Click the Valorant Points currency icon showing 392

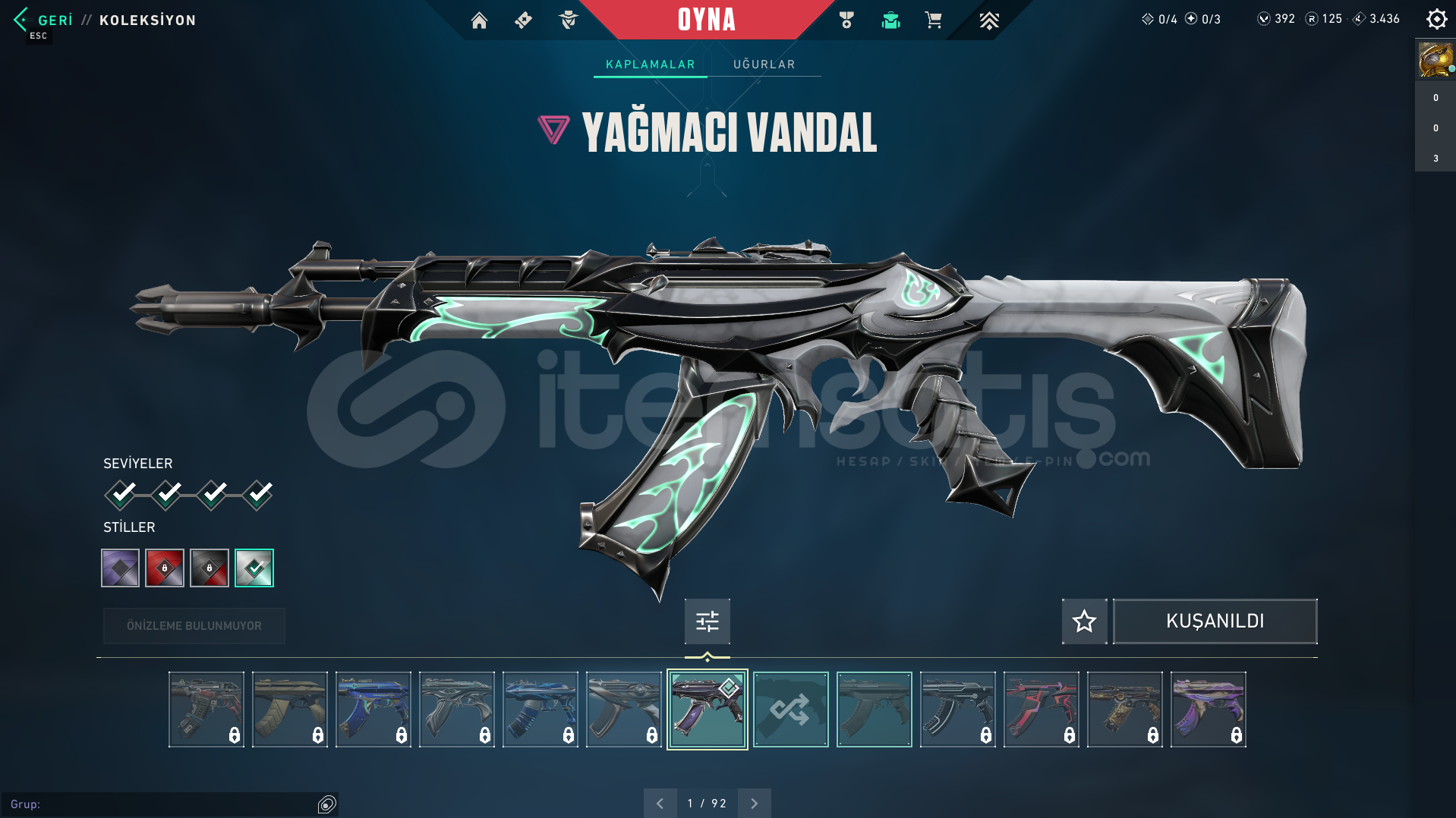point(1264,19)
